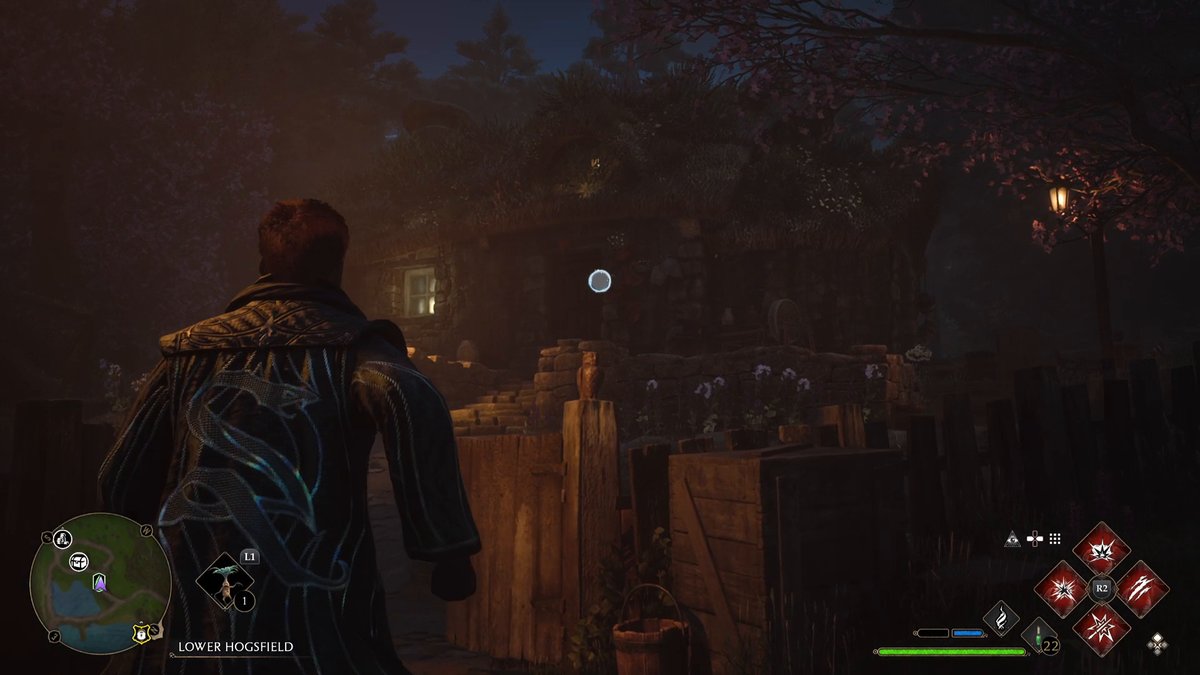
Task: Click the eye-in-triangle icon
Action: point(1013,539)
